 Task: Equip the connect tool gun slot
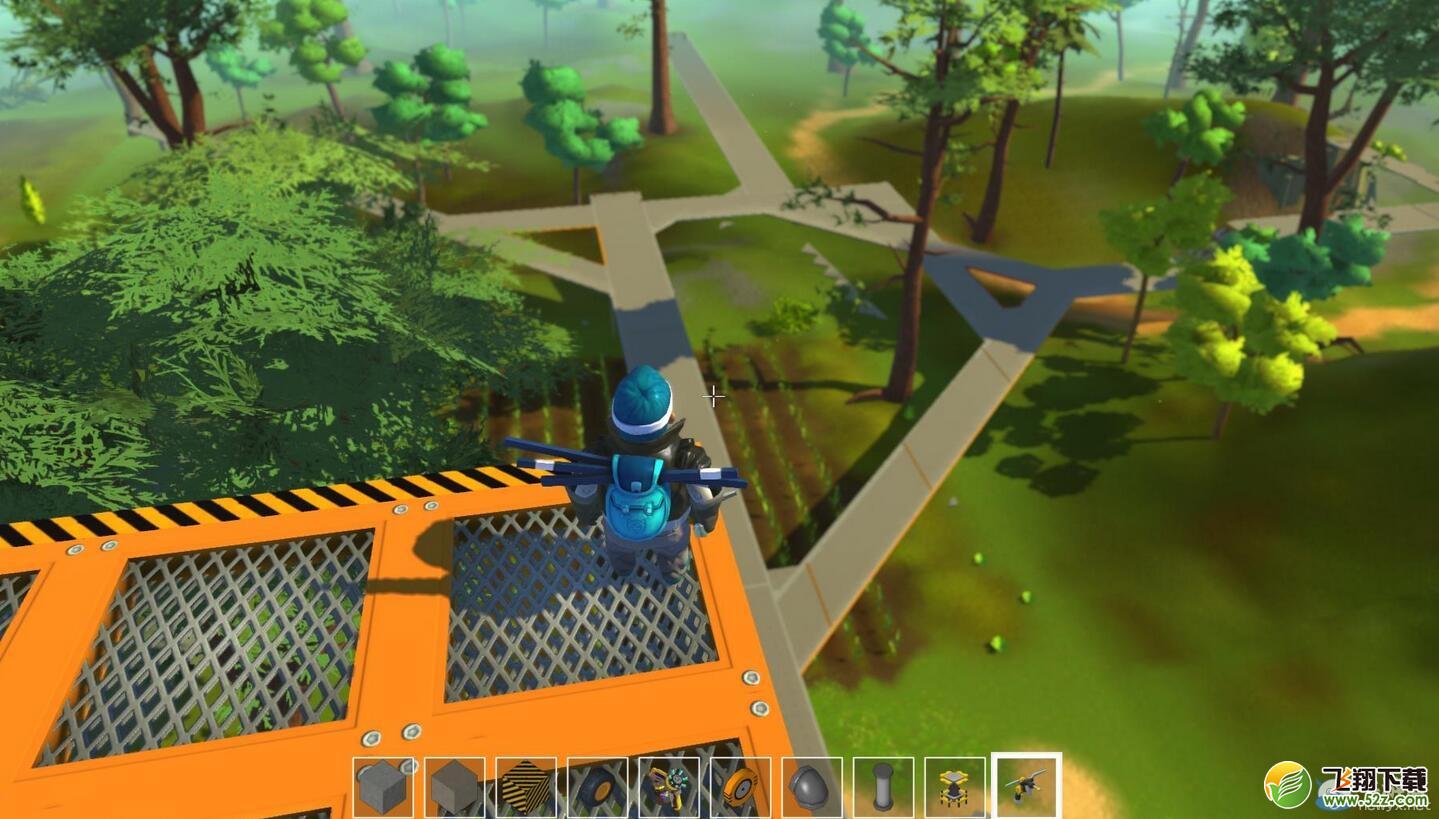[x=669, y=787]
